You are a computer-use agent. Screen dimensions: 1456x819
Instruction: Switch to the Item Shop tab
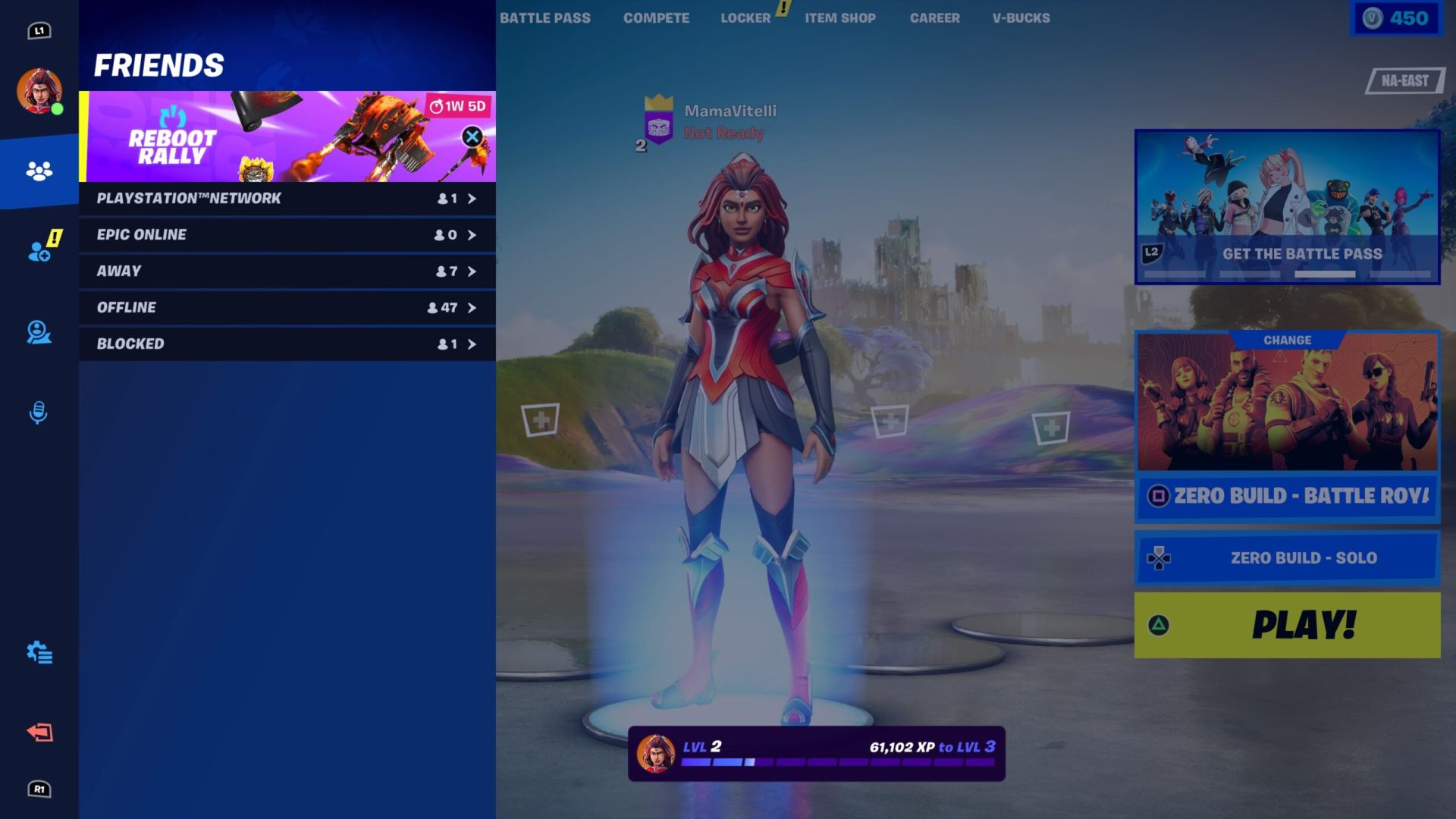coord(839,17)
